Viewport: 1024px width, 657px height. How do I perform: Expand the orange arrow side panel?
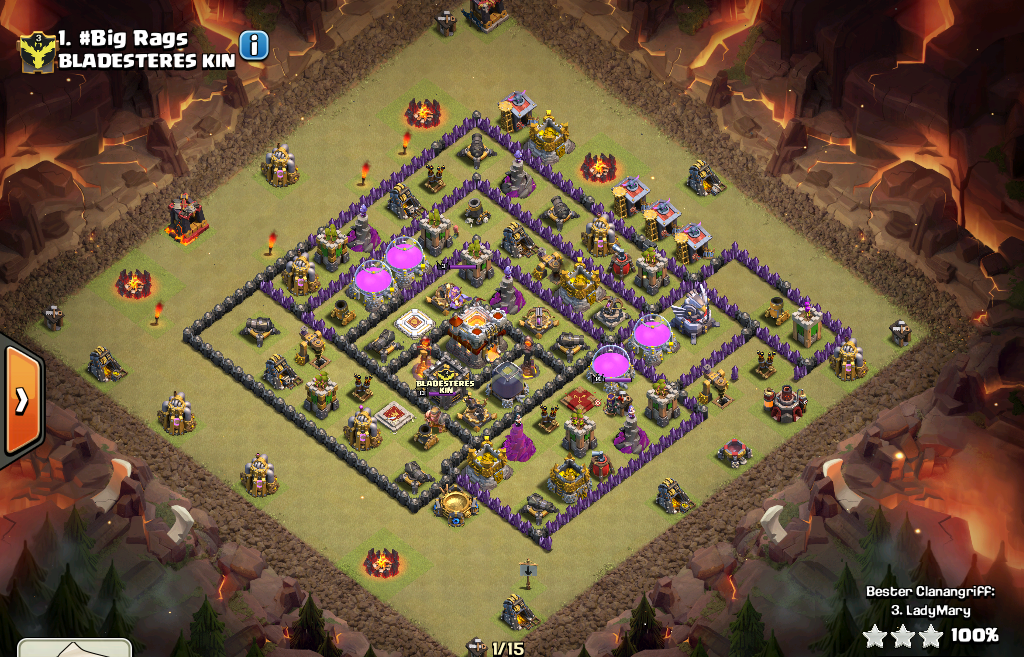pos(20,400)
